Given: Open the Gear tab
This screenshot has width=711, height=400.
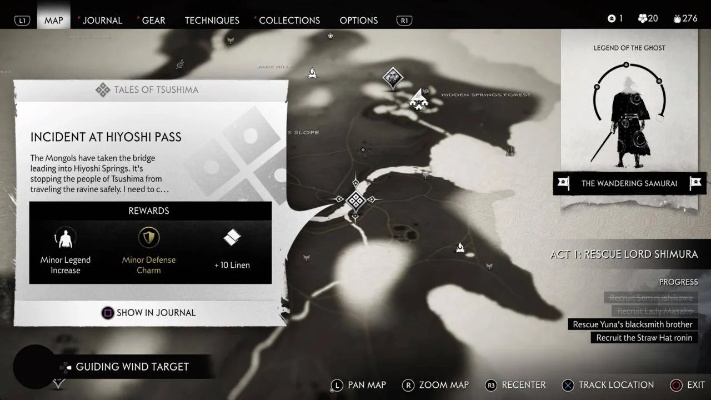Looking at the screenshot, I should (153, 20).
